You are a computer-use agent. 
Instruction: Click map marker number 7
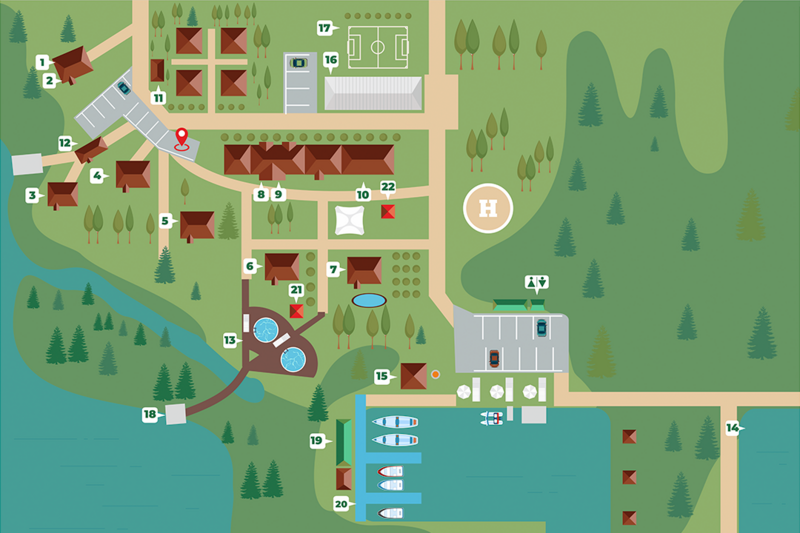[x=333, y=269]
